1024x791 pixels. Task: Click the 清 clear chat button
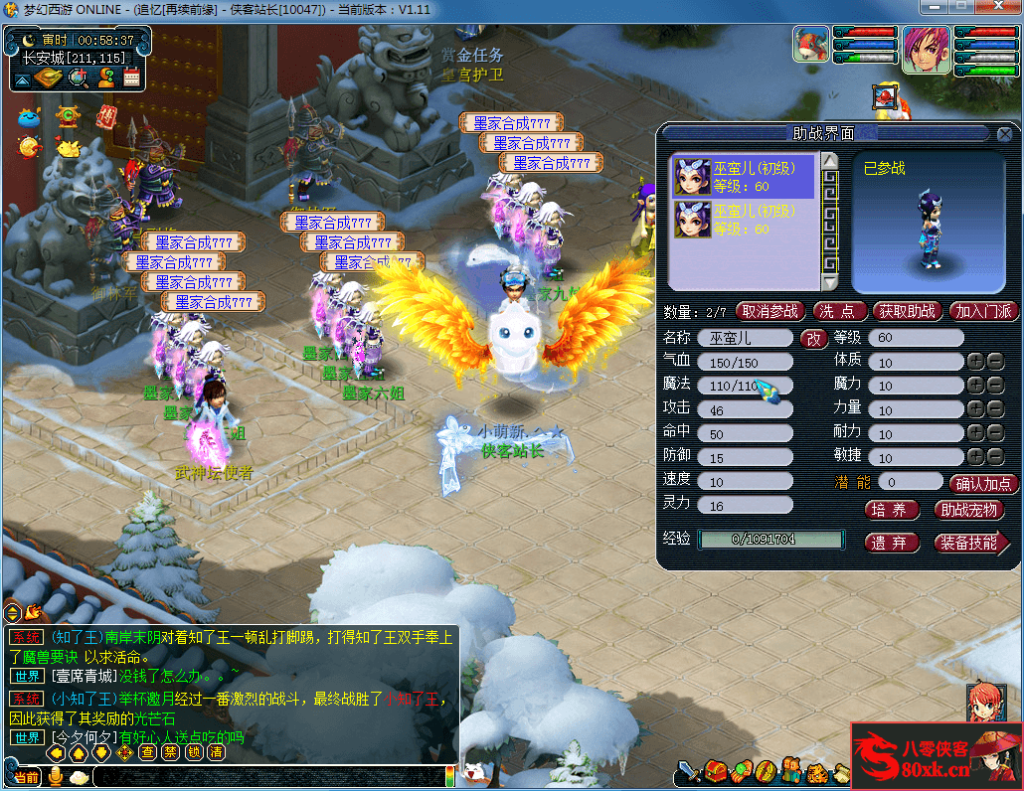click(x=215, y=752)
